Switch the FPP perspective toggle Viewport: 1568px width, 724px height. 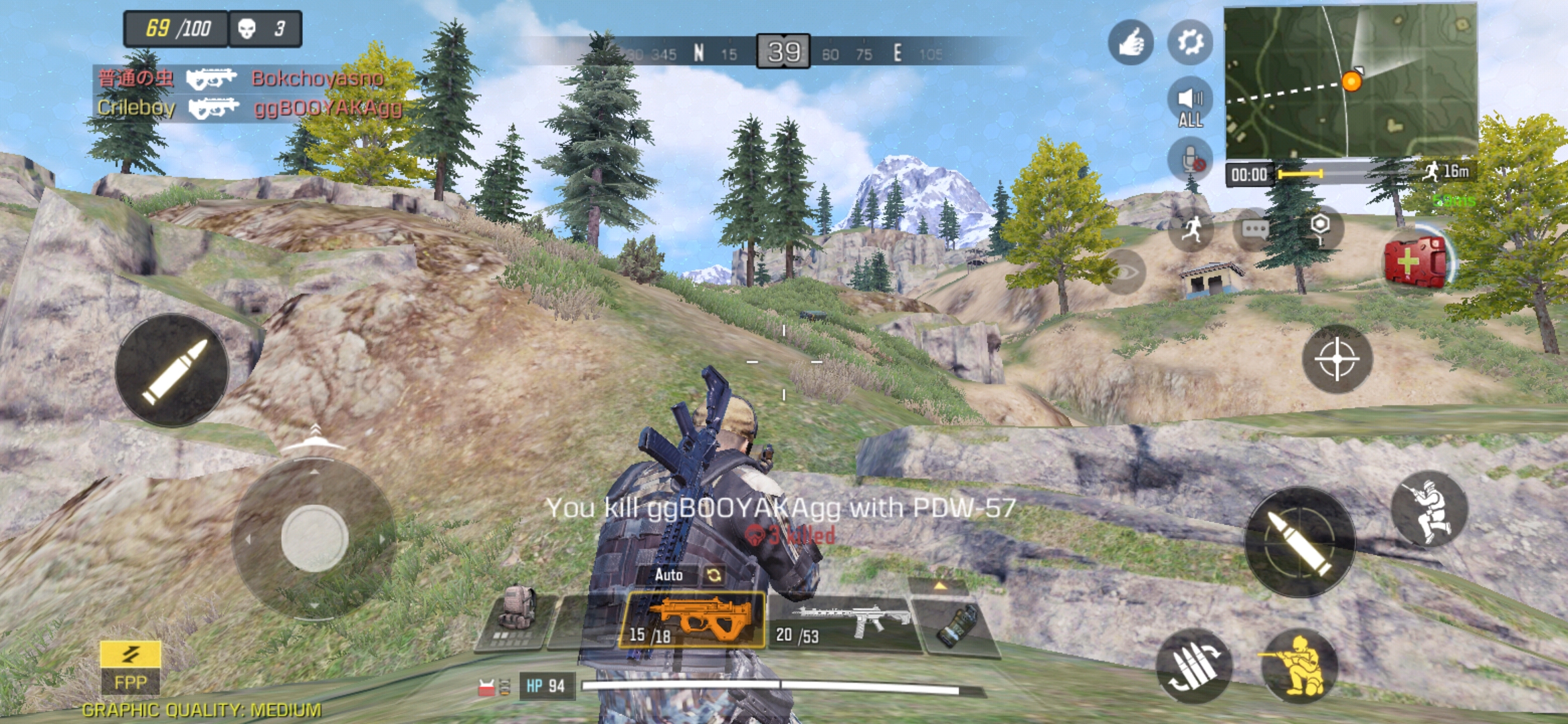point(130,668)
